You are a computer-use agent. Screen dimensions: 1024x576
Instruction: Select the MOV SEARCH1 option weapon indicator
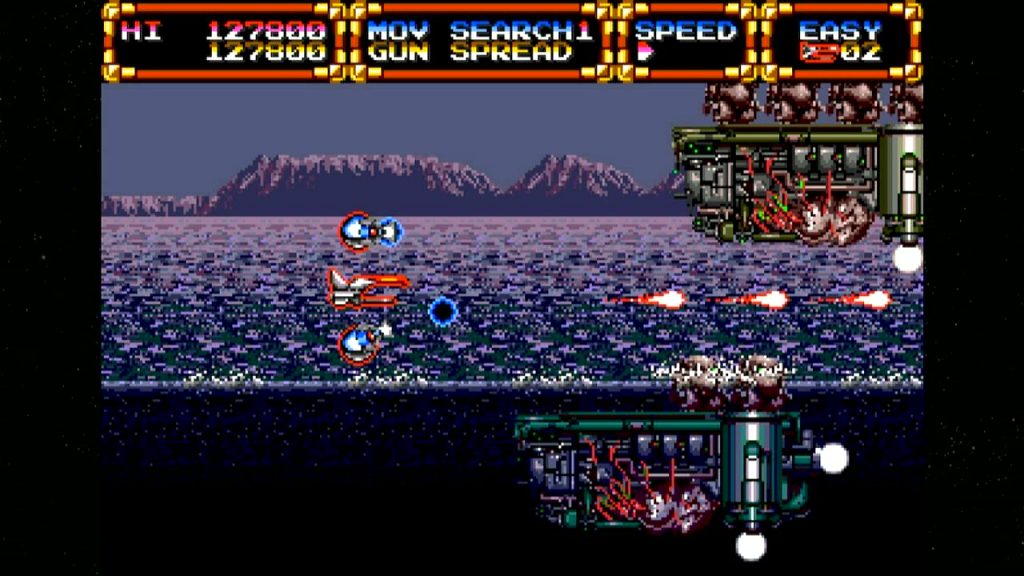pos(479,30)
